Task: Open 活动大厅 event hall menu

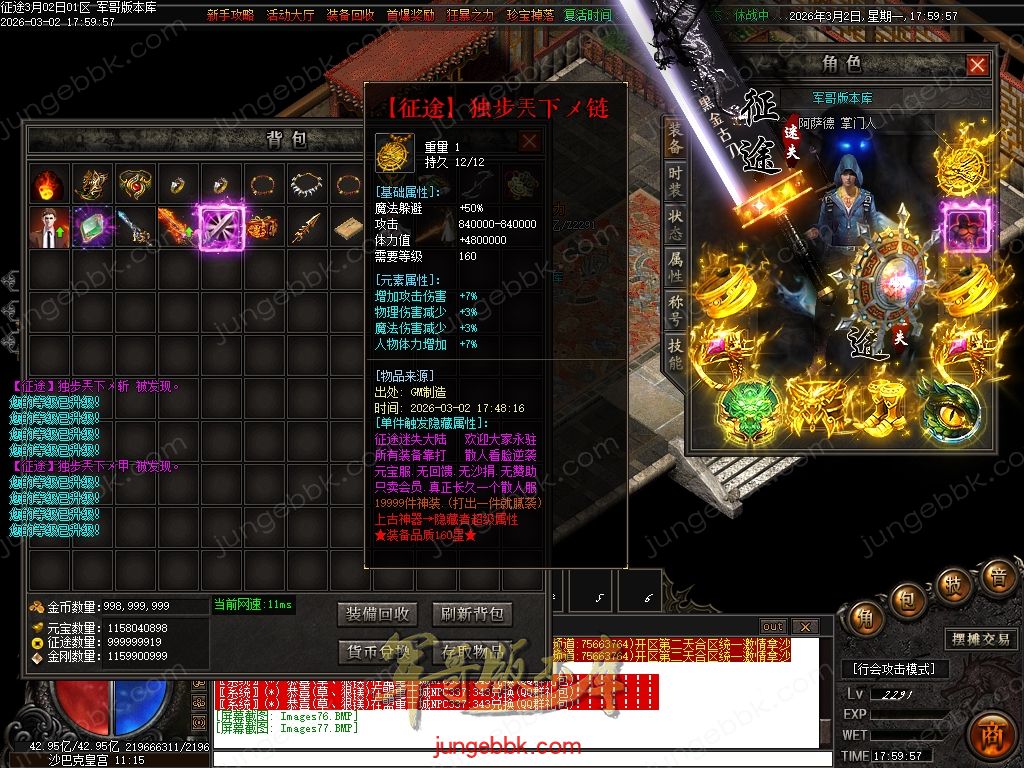Action: coord(290,16)
